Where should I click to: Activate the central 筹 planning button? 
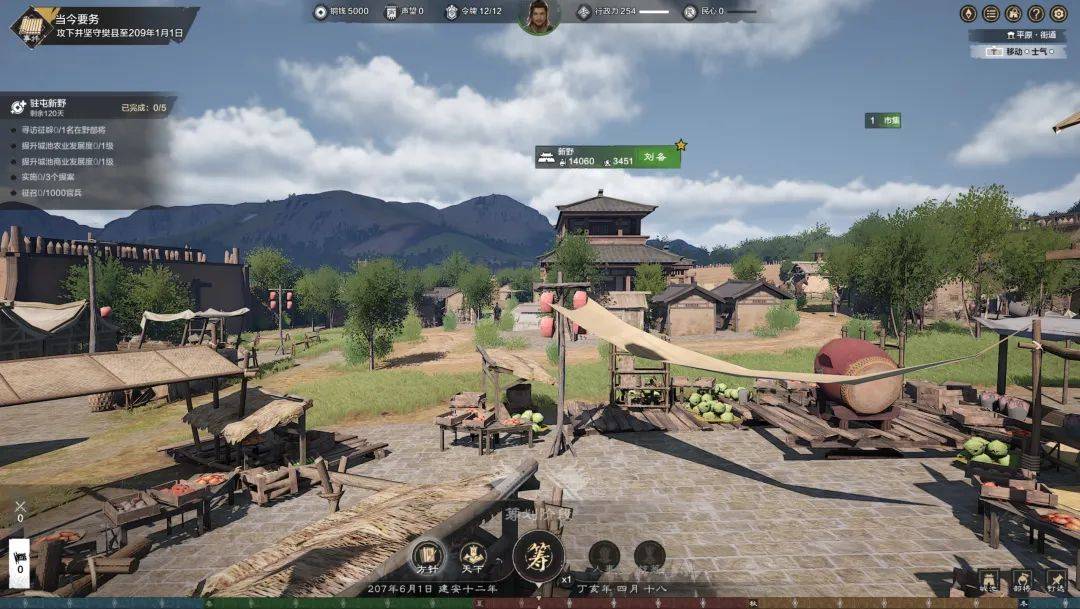click(x=538, y=556)
